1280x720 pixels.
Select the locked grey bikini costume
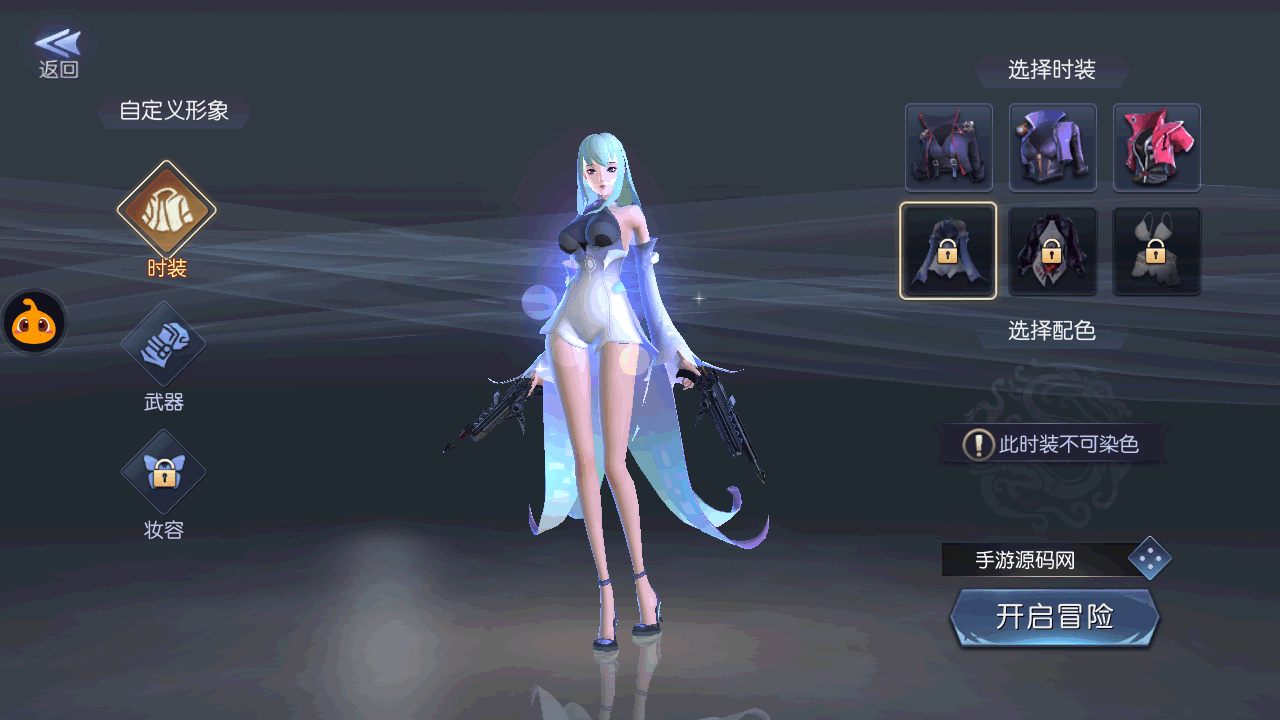click(1157, 252)
